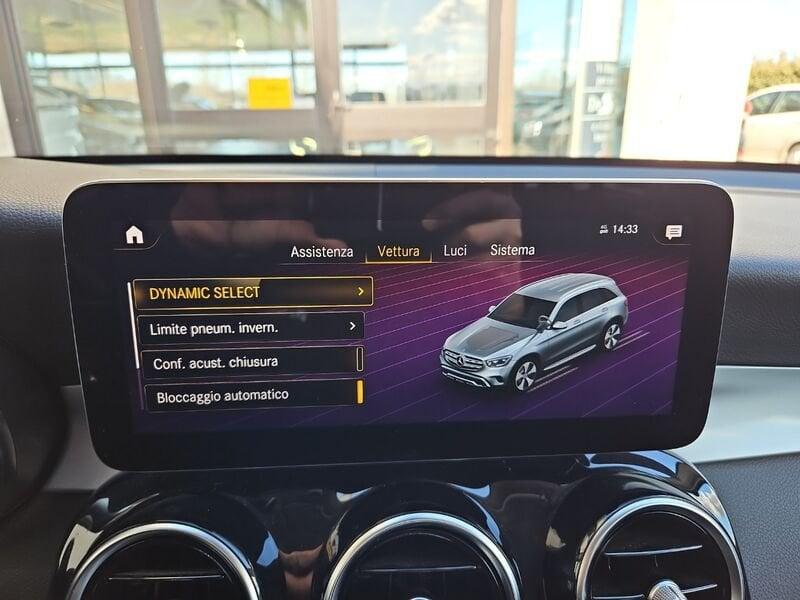Go to the Sistema tab
Screen dimensions: 800x600
point(512,250)
